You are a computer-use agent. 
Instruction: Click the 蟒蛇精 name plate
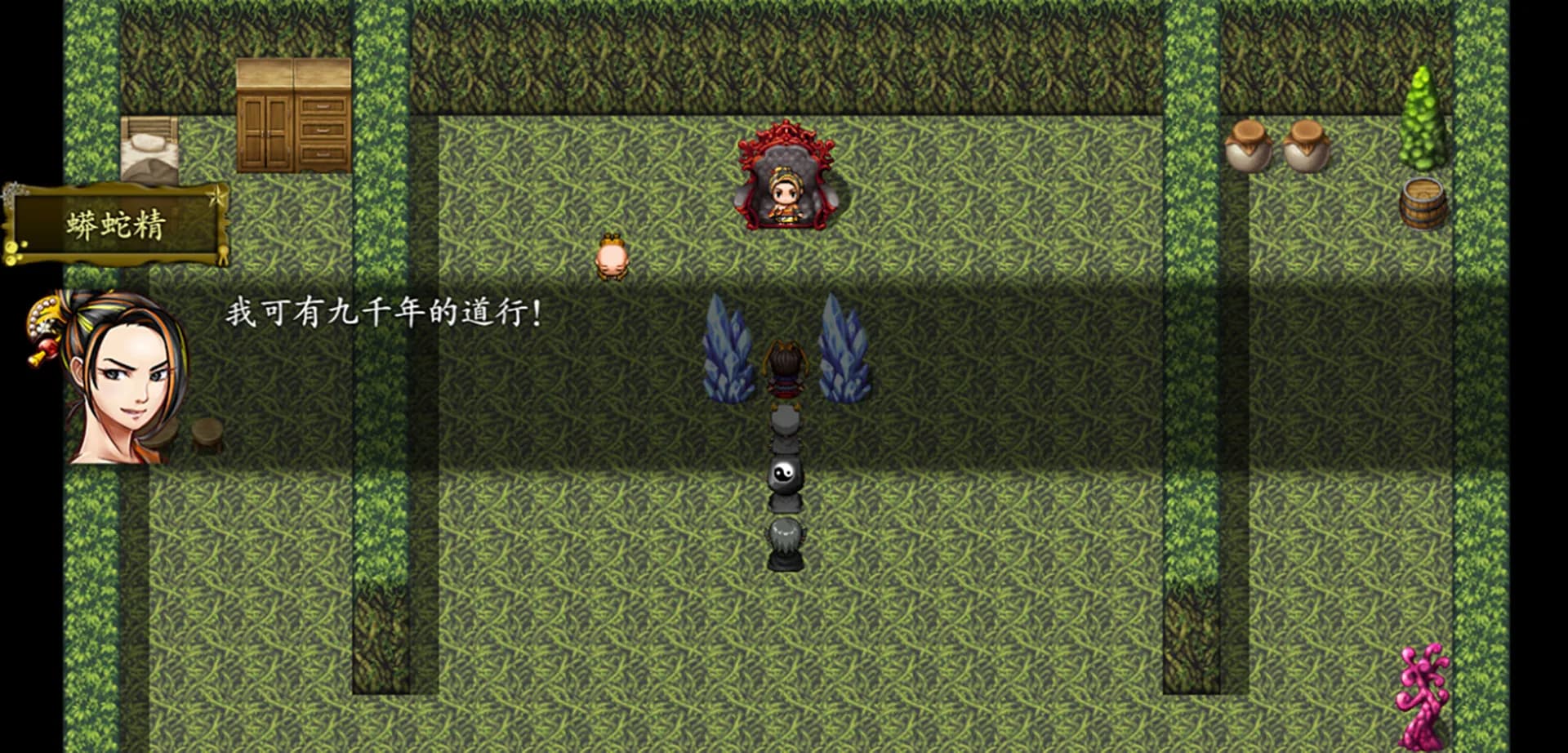click(117, 224)
